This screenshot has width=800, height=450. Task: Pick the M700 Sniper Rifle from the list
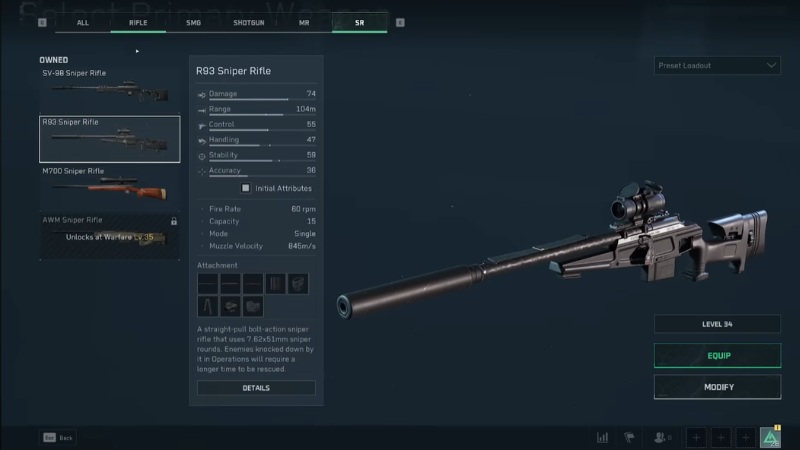point(109,186)
